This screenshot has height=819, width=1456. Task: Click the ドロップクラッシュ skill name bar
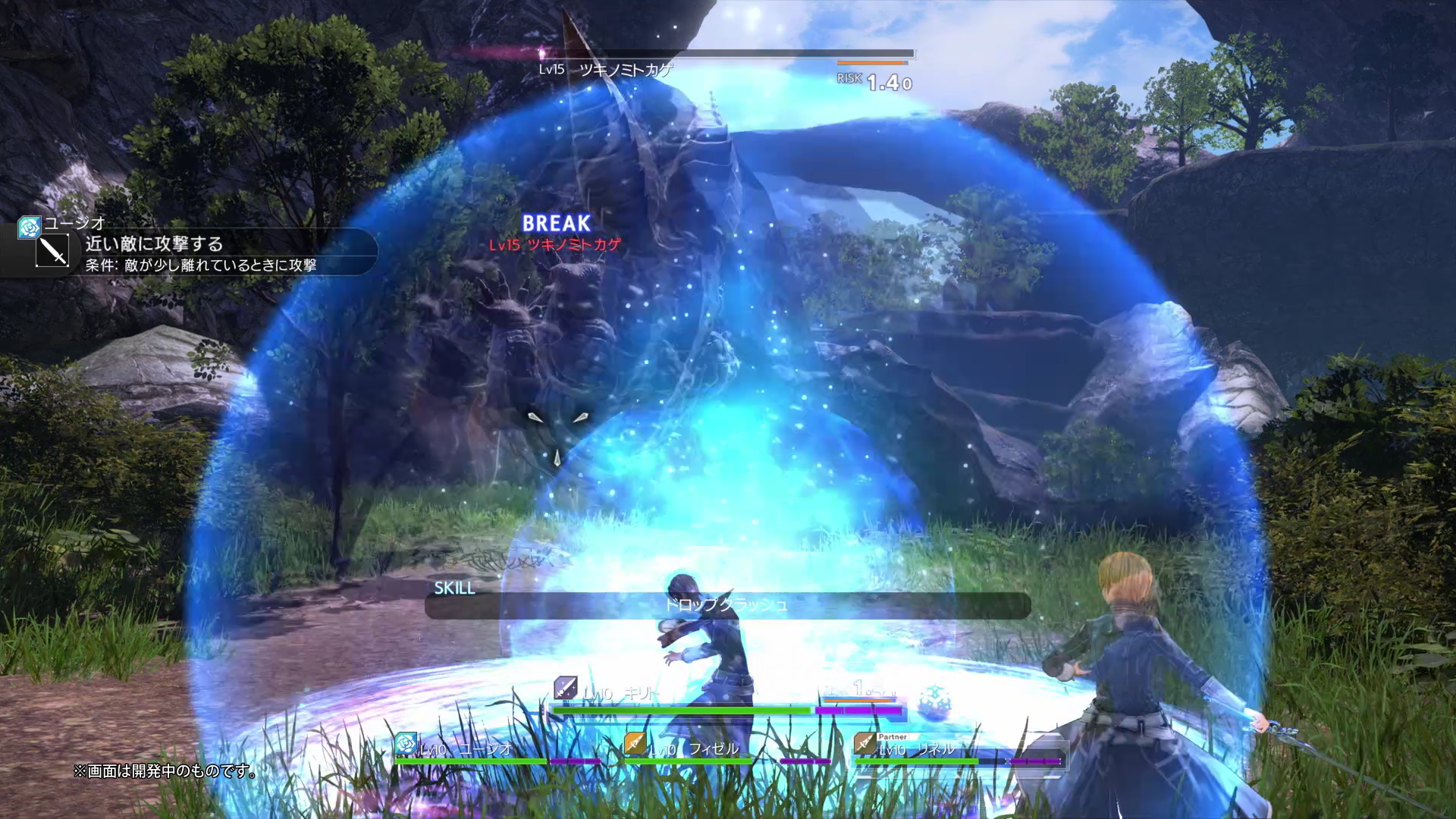pyautogui.click(x=726, y=605)
